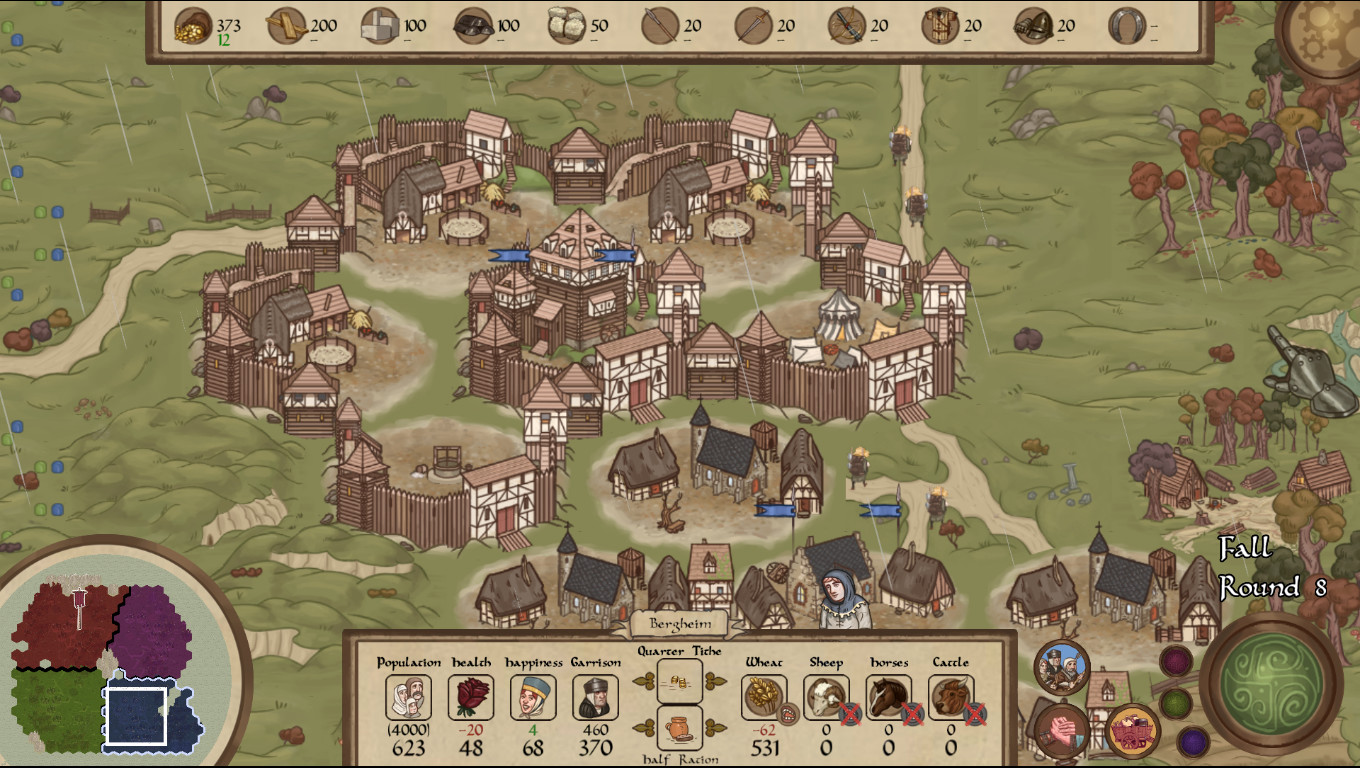Open the Garrison soldier icon
Screen dimensions: 1360x768
[595, 697]
